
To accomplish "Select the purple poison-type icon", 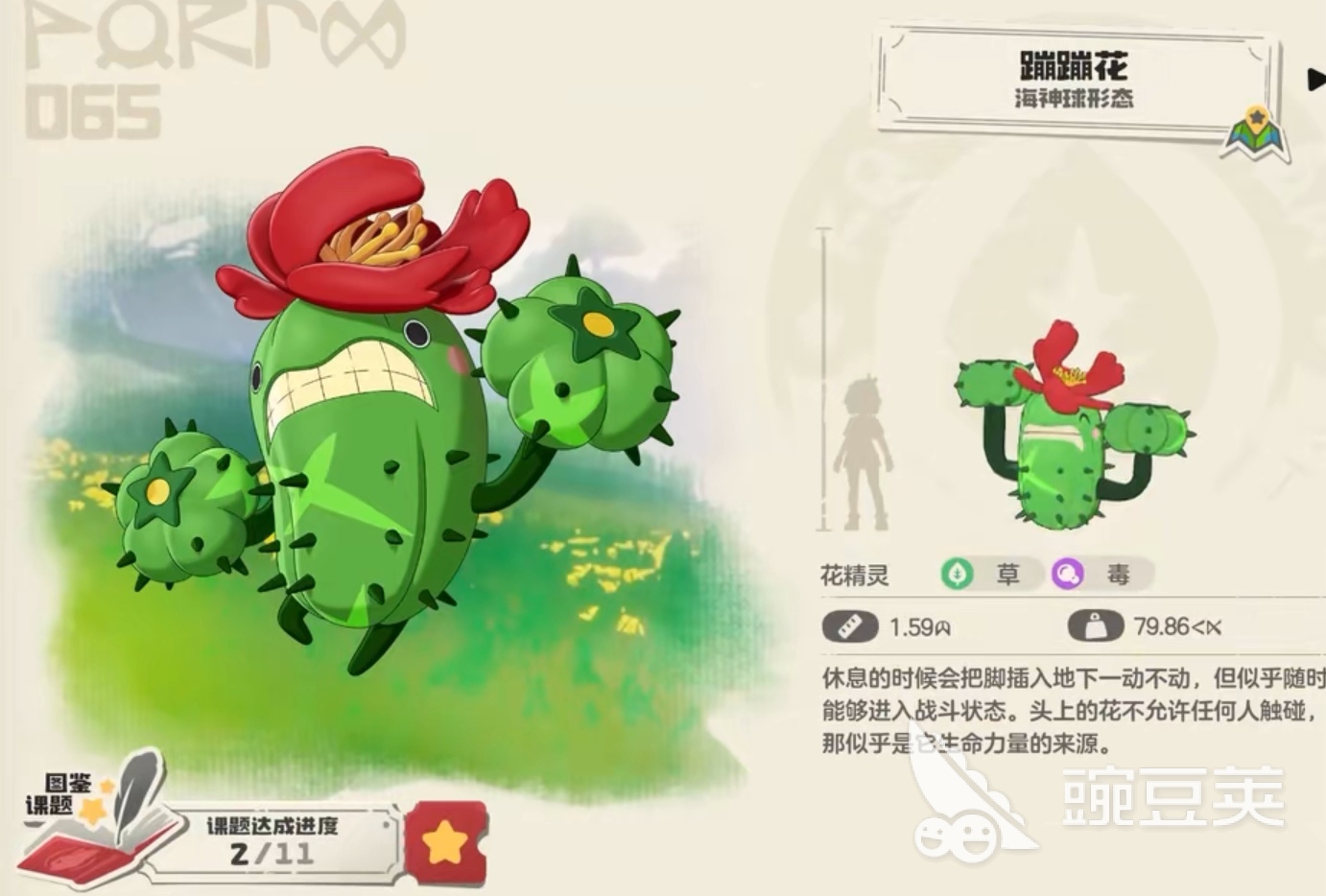I will [x=1069, y=574].
